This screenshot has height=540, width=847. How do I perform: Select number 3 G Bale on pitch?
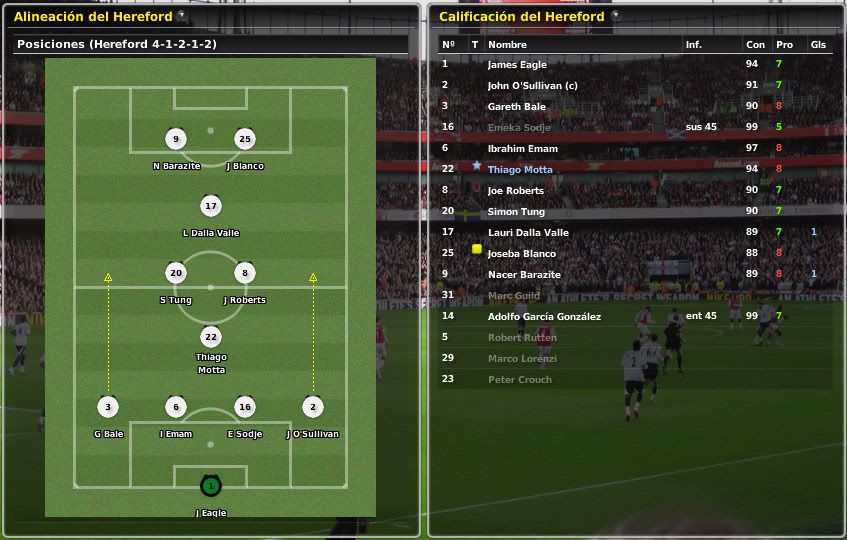pyautogui.click(x=108, y=407)
